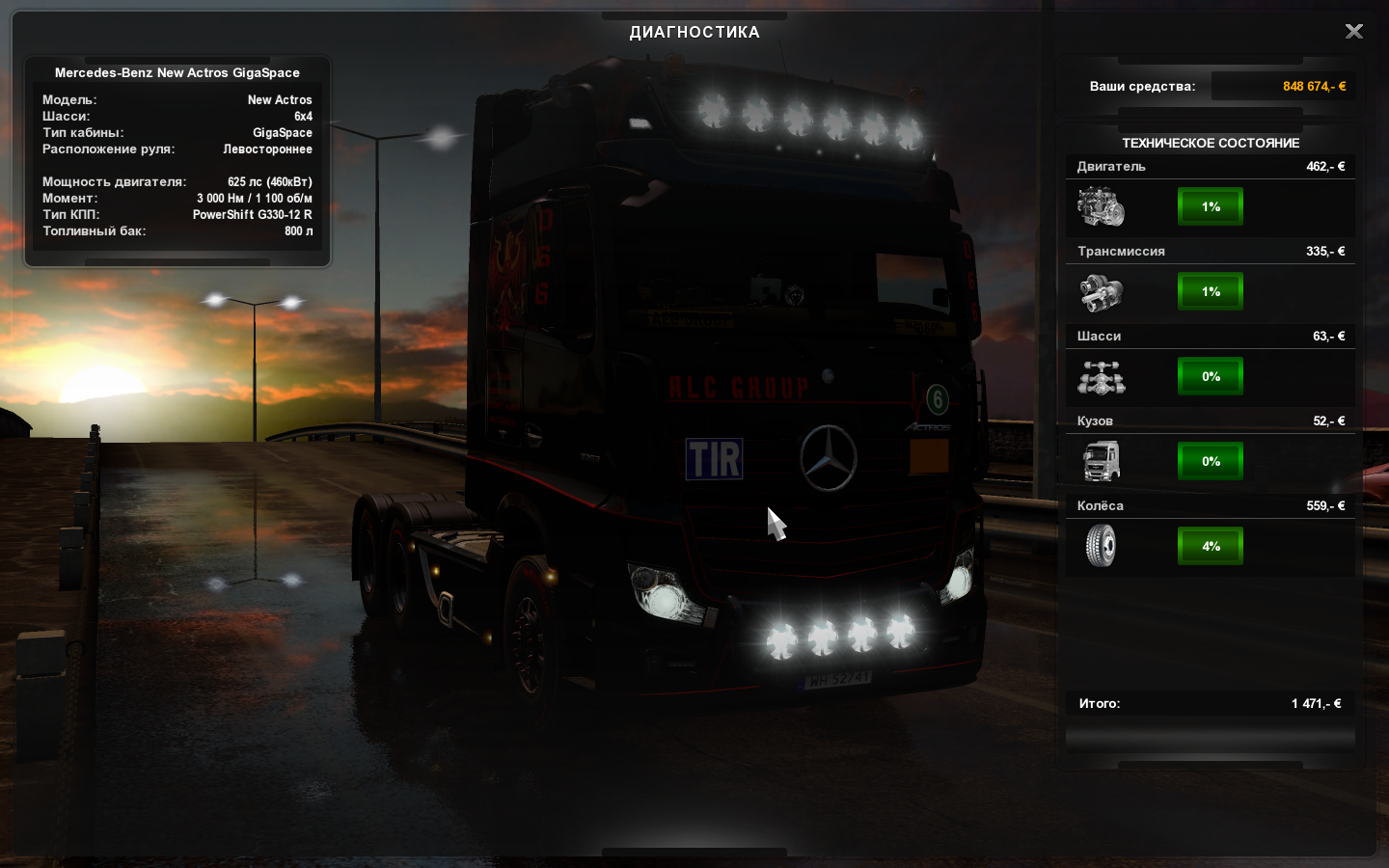Image resolution: width=1389 pixels, height=868 pixels.
Task: Select the engine wear 1% button
Action: click(x=1211, y=206)
